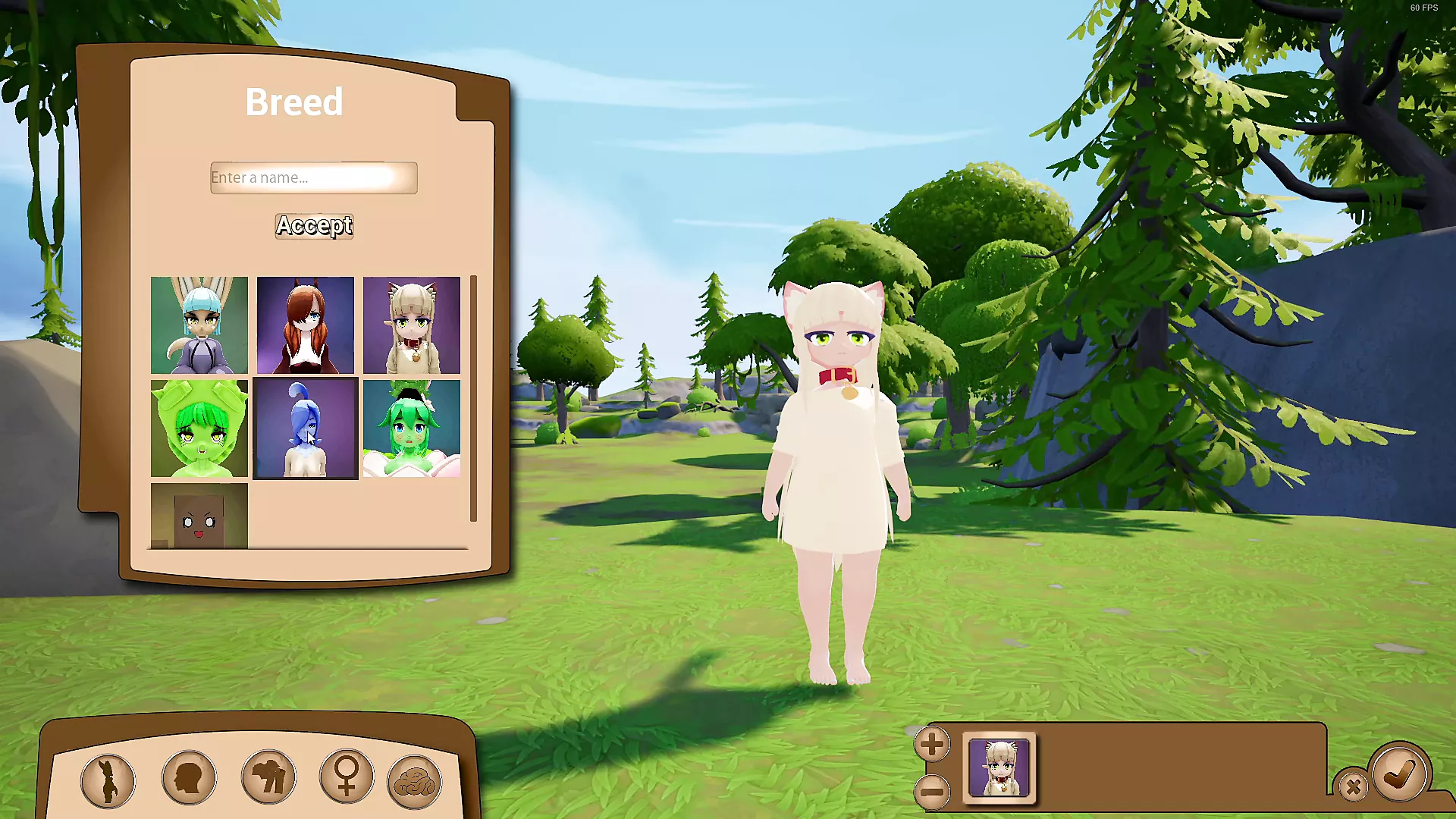1456x819 pixels.
Task: Choose the red-haired character portrait
Action: point(305,325)
